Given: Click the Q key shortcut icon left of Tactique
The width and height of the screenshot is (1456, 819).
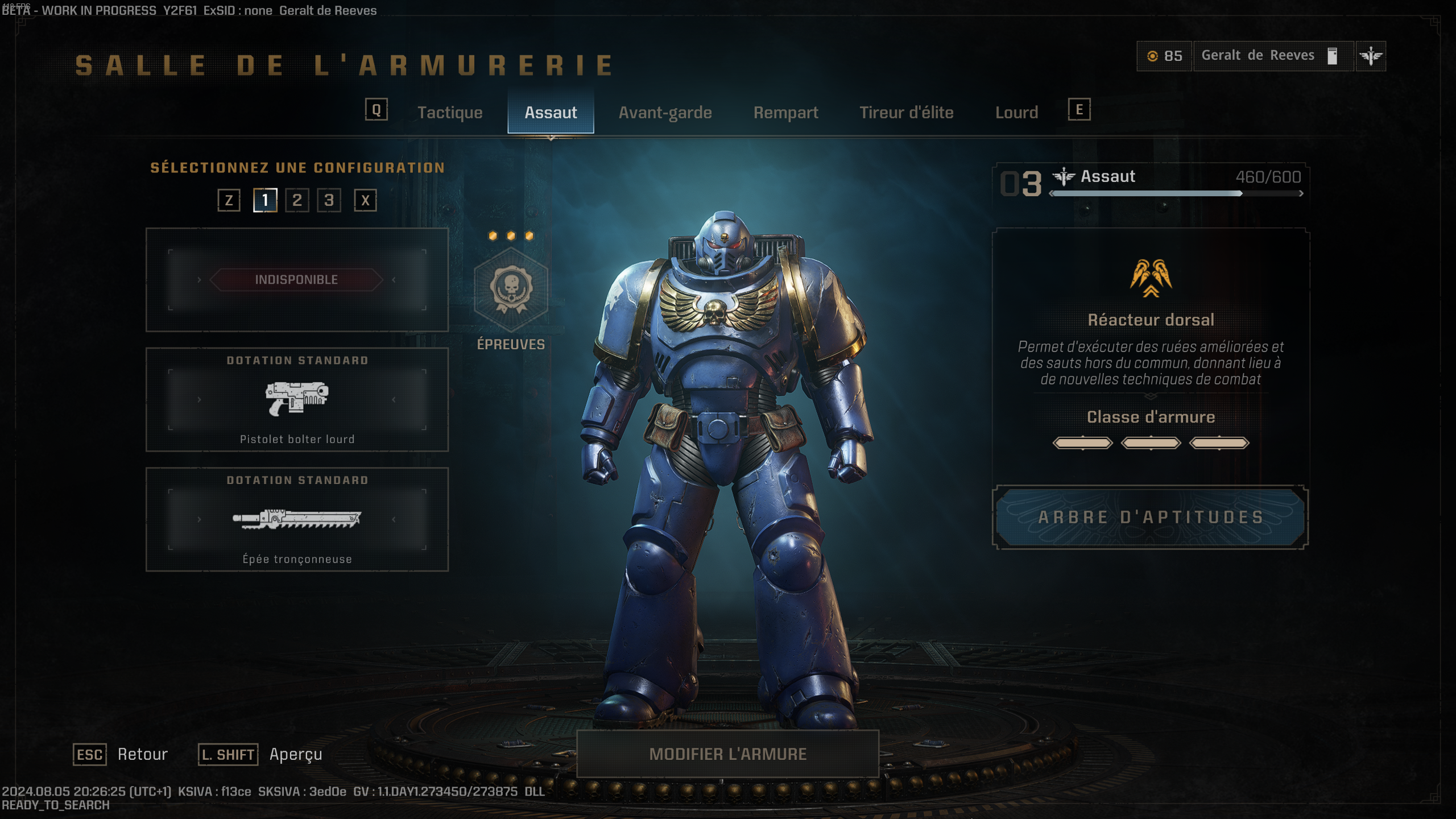Looking at the screenshot, I should pos(376,111).
